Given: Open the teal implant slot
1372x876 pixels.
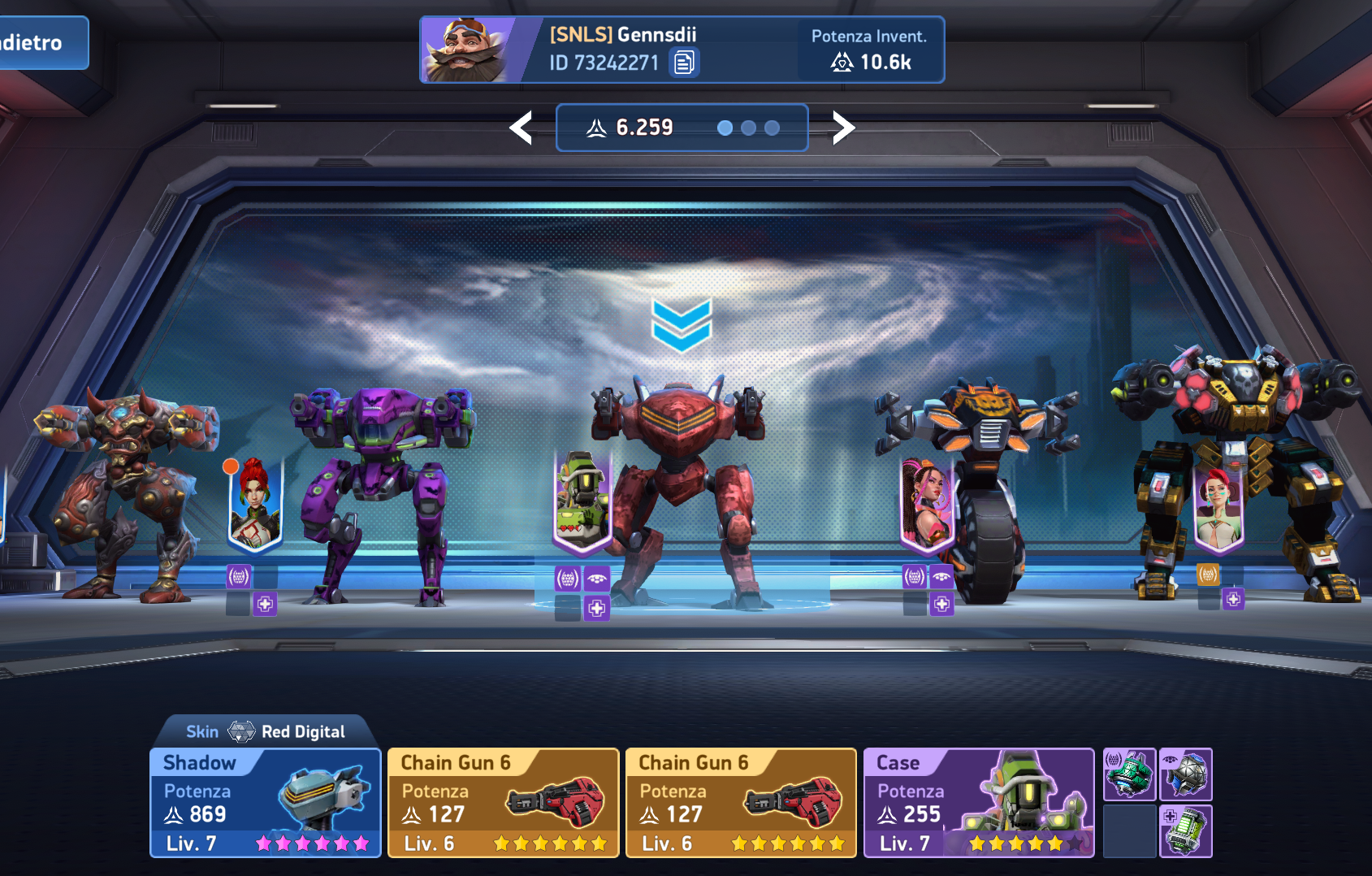Looking at the screenshot, I should coord(1129,774).
